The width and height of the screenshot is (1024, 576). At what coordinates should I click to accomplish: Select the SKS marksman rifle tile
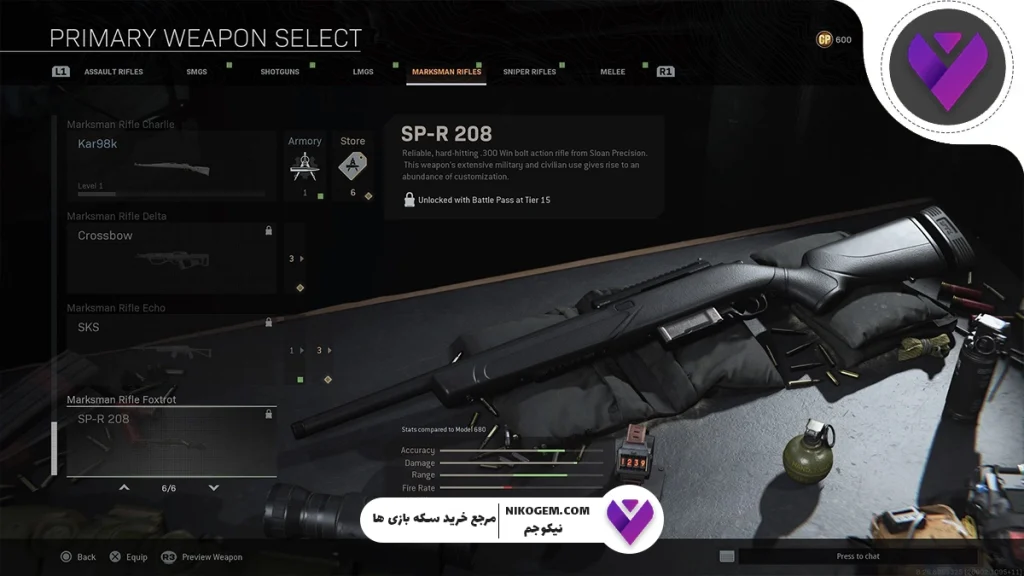click(x=171, y=350)
